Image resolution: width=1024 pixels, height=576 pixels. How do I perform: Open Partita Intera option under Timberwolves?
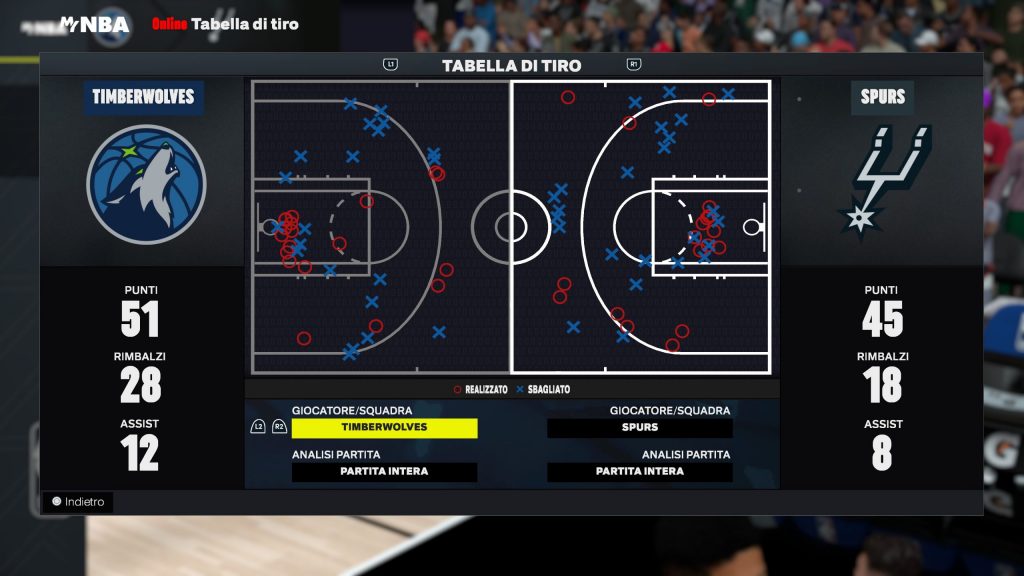click(384, 471)
